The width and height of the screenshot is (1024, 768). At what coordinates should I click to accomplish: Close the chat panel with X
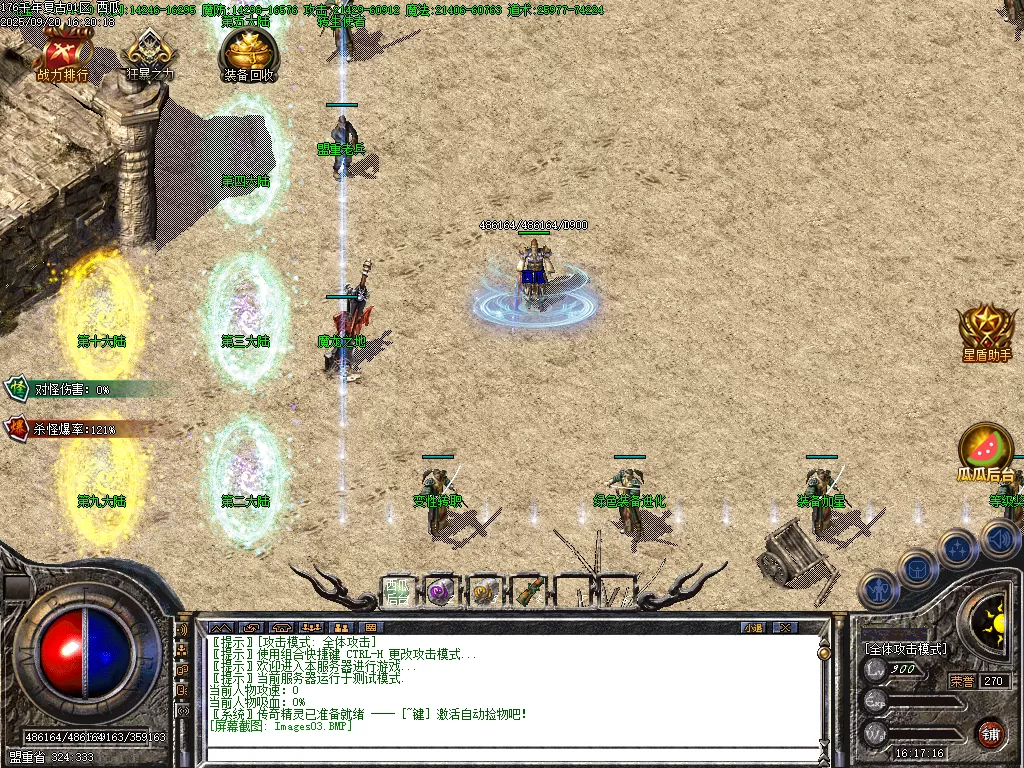(x=786, y=627)
